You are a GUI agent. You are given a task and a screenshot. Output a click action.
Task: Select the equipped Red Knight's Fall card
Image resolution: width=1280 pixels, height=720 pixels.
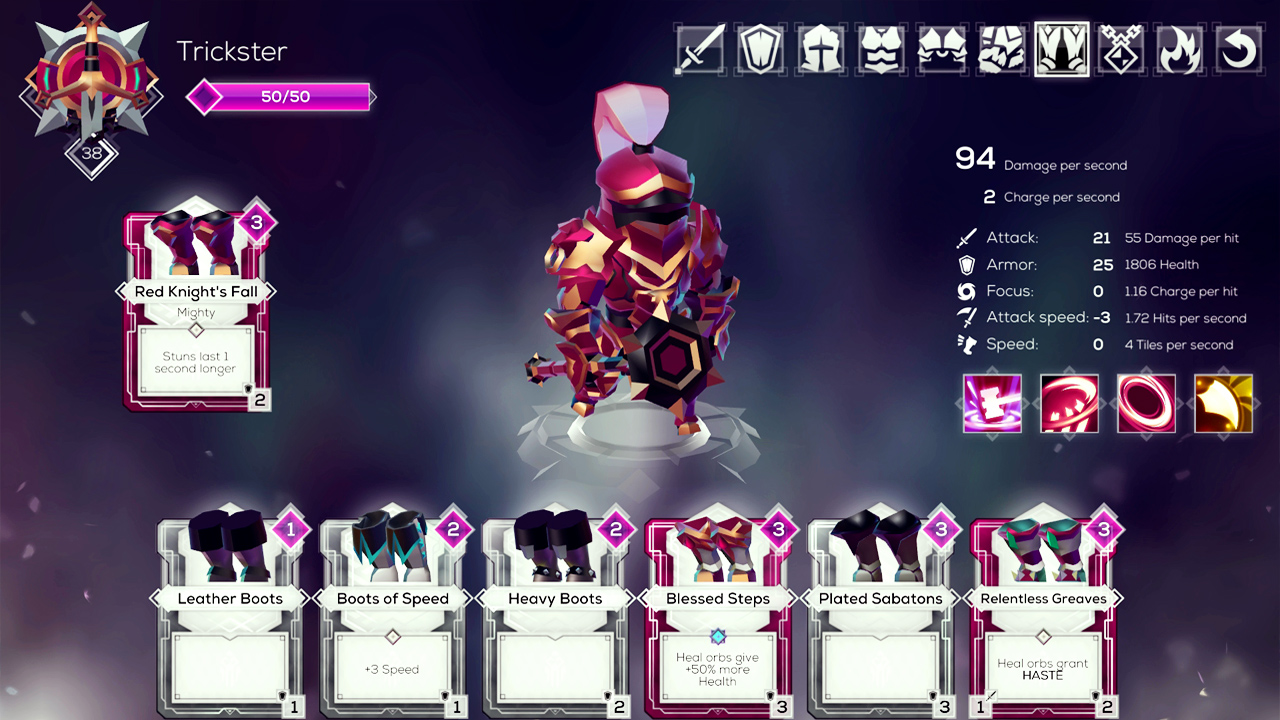pyautogui.click(x=196, y=310)
